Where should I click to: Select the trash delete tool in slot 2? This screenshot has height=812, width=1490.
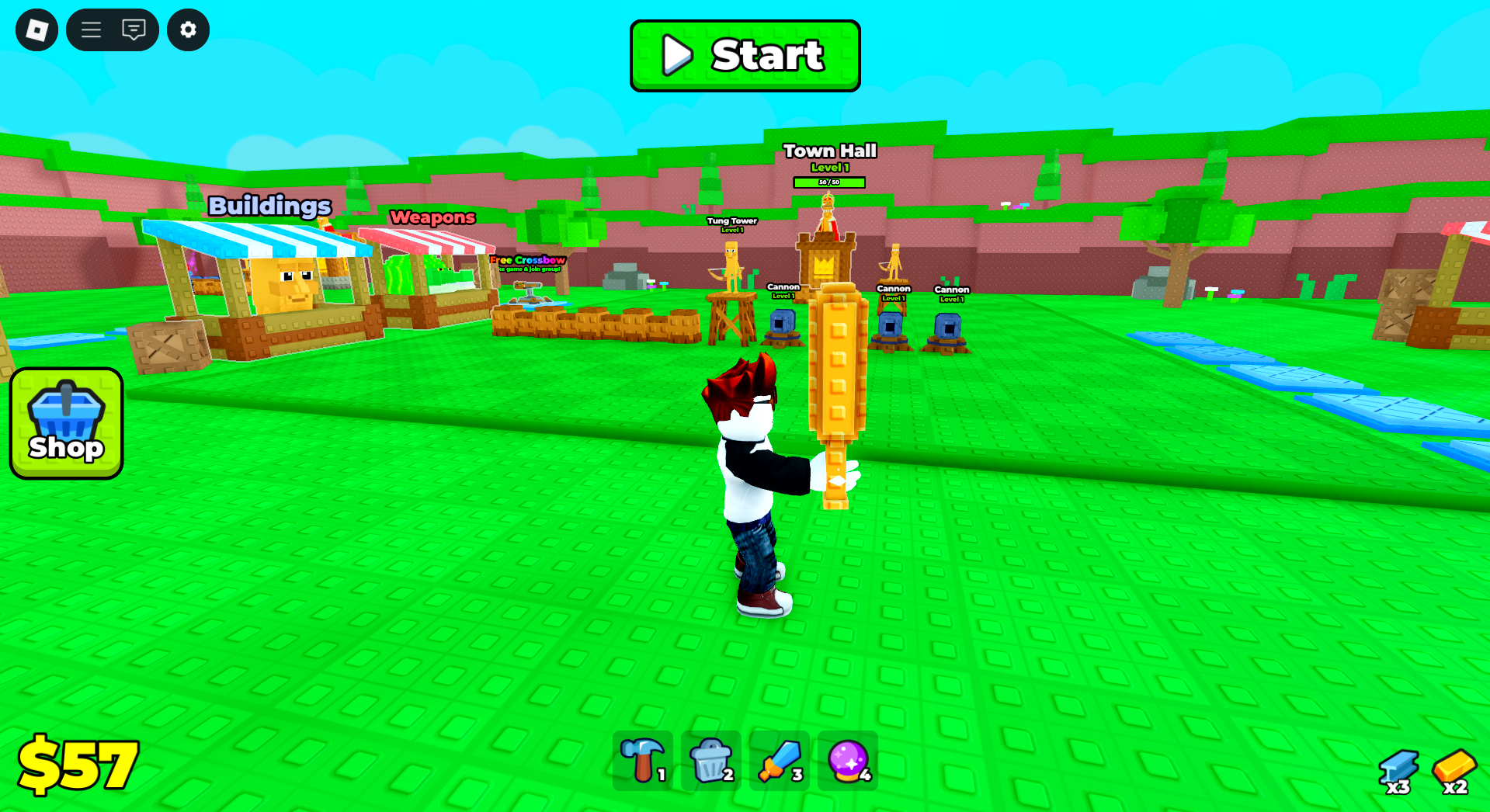pyautogui.click(x=710, y=761)
